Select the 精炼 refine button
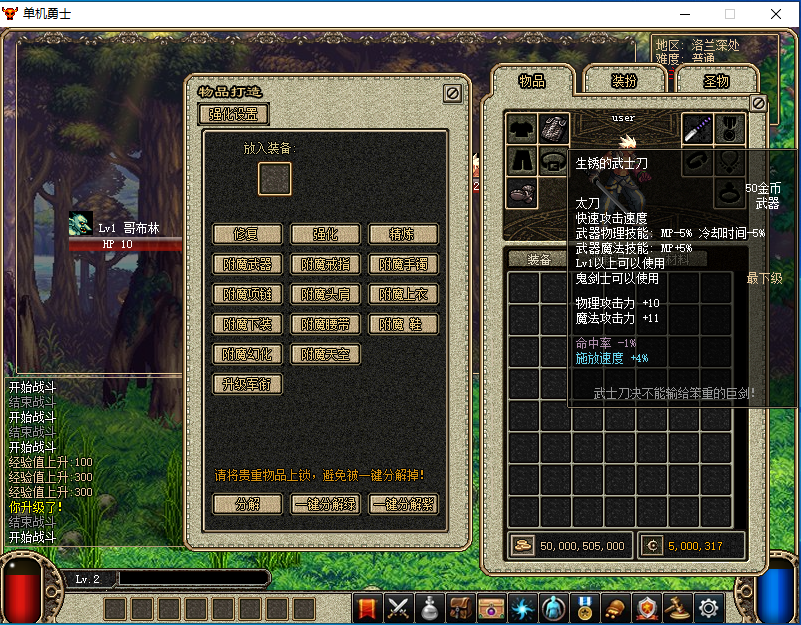Screen dimensions: 801x625 tap(403, 234)
